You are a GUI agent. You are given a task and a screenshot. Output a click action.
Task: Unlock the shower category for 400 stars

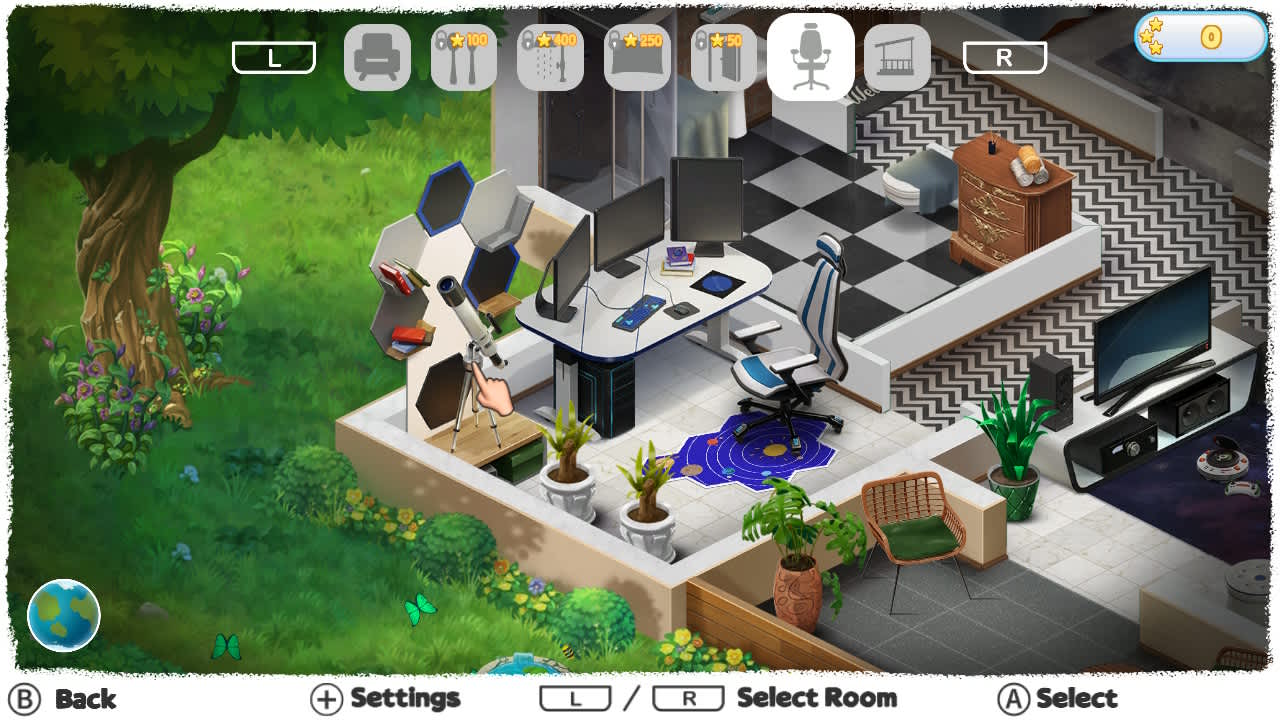[551, 57]
